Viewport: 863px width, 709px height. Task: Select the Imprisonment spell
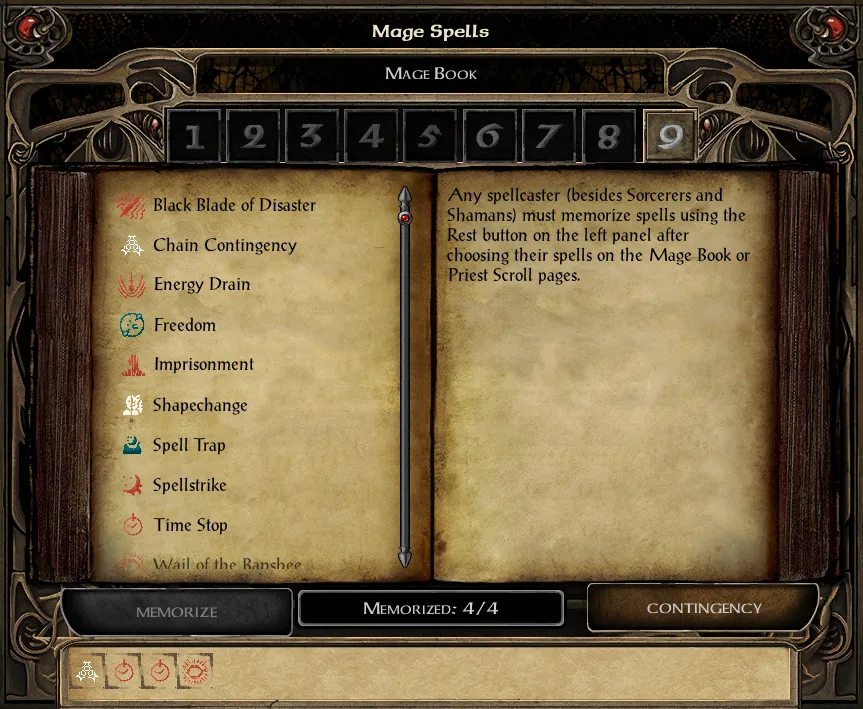pyautogui.click(x=203, y=365)
